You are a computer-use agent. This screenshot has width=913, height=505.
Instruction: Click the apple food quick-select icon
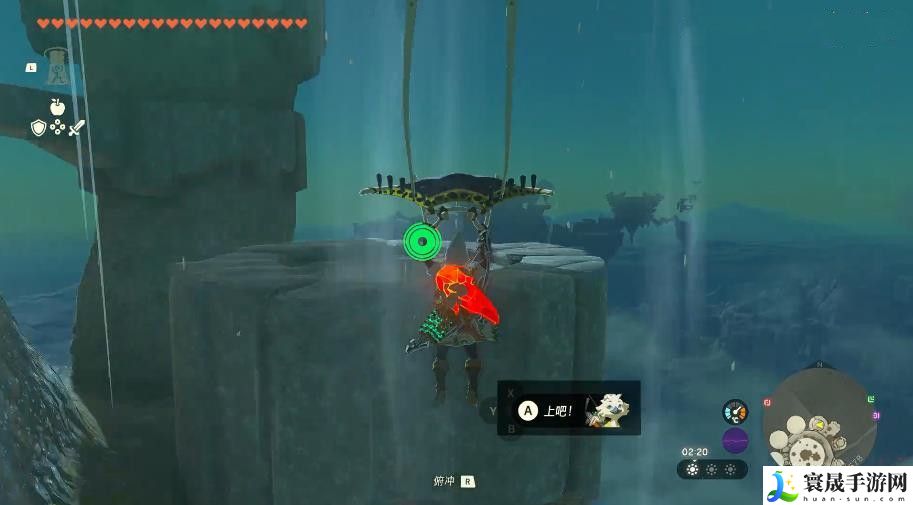[56, 107]
